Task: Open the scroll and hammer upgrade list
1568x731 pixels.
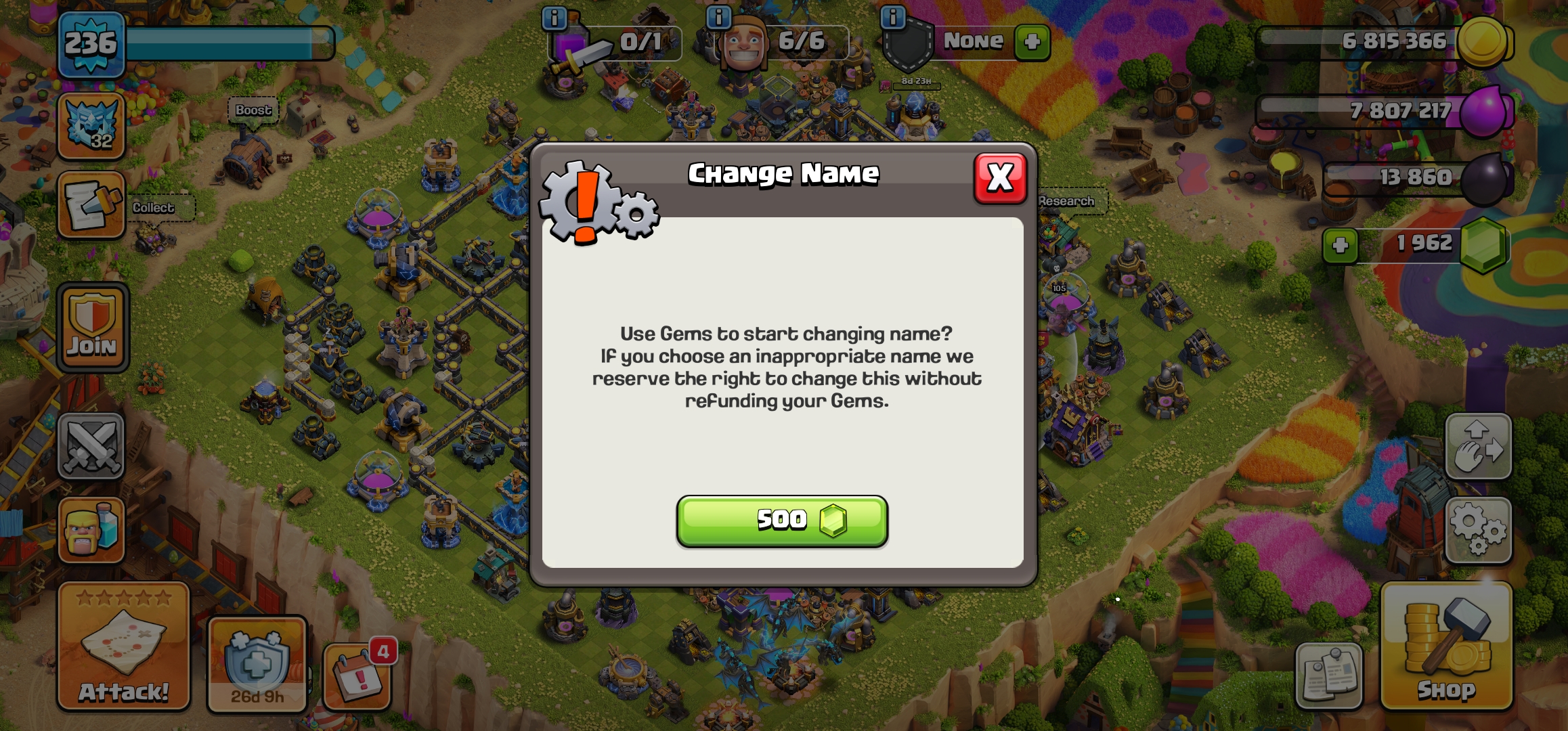Action: point(91,205)
